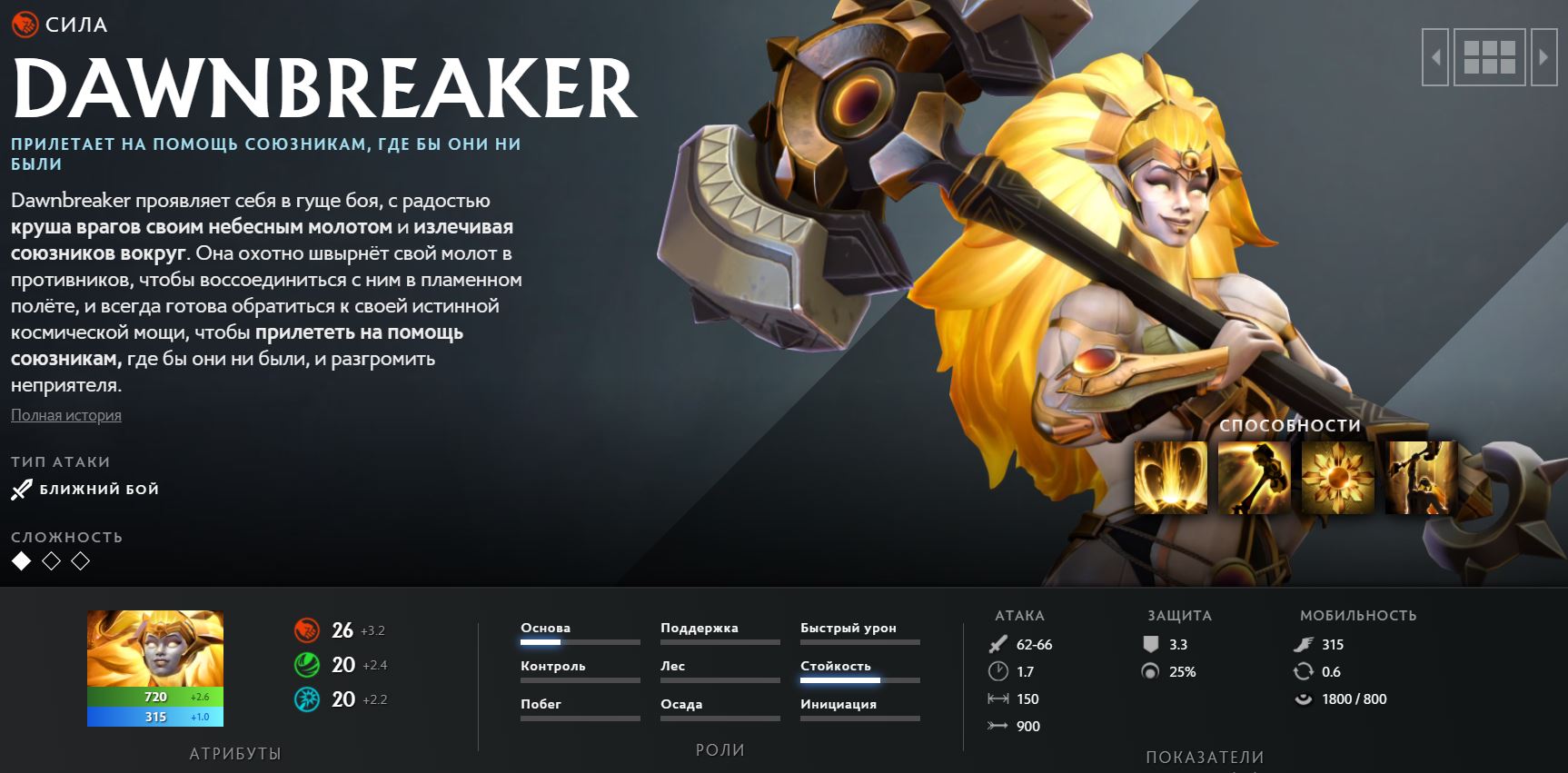
Task: Go to the previous hero arrow
Action: coord(1435,57)
